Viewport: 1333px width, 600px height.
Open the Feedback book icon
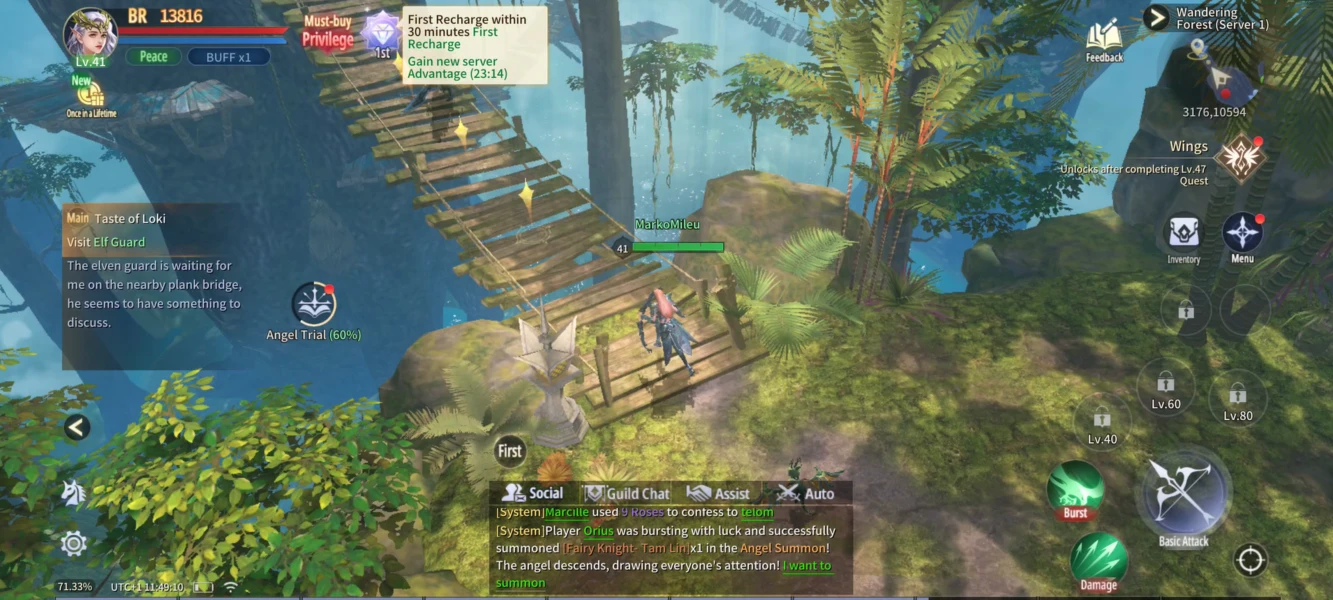click(1104, 38)
